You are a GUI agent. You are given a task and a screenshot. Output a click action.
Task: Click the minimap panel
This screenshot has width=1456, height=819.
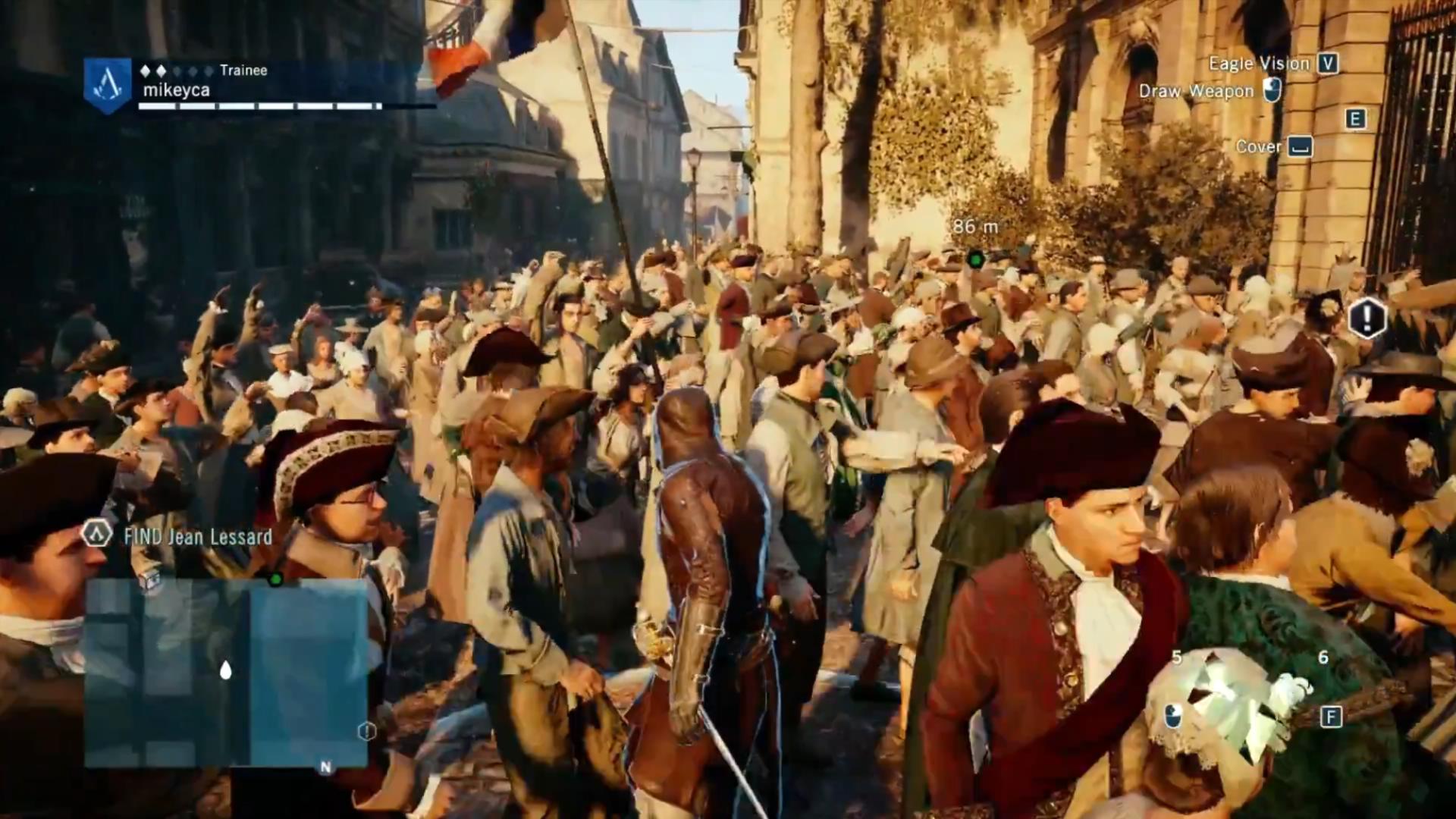226,673
